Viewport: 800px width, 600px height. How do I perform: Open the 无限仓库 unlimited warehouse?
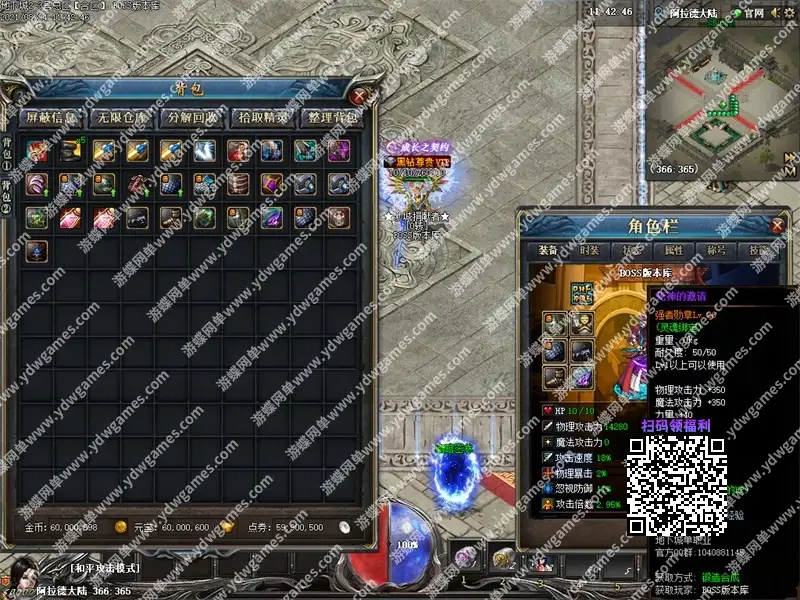[121, 117]
